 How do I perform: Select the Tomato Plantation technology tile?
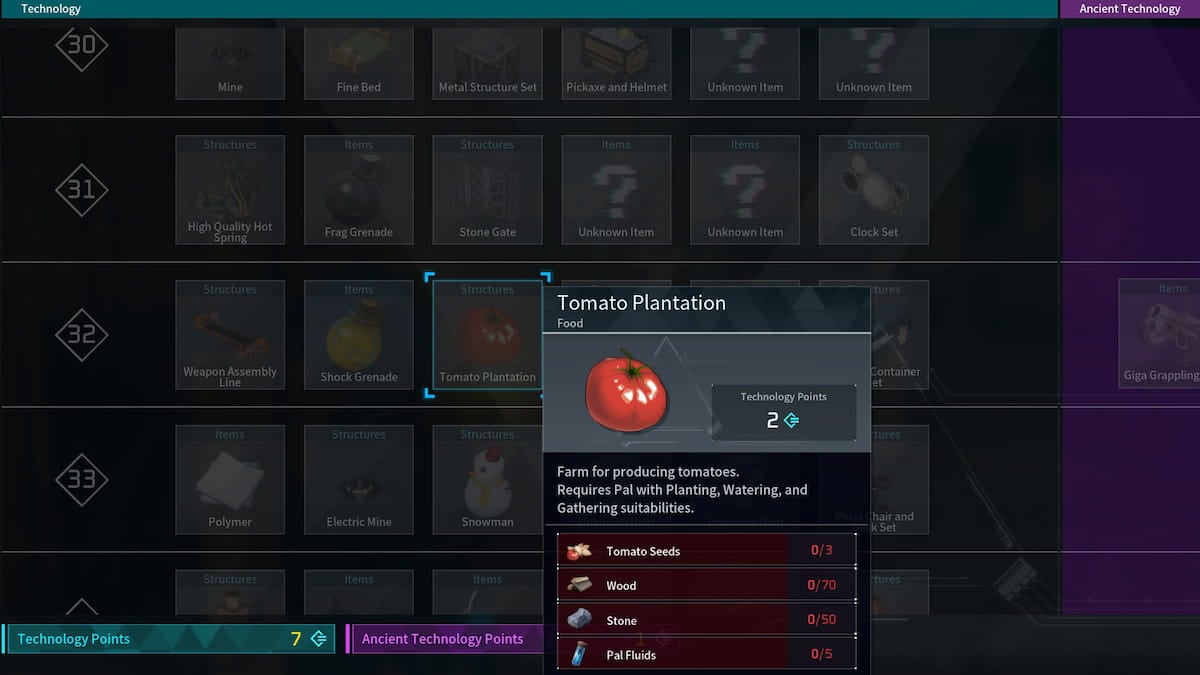(x=487, y=335)
